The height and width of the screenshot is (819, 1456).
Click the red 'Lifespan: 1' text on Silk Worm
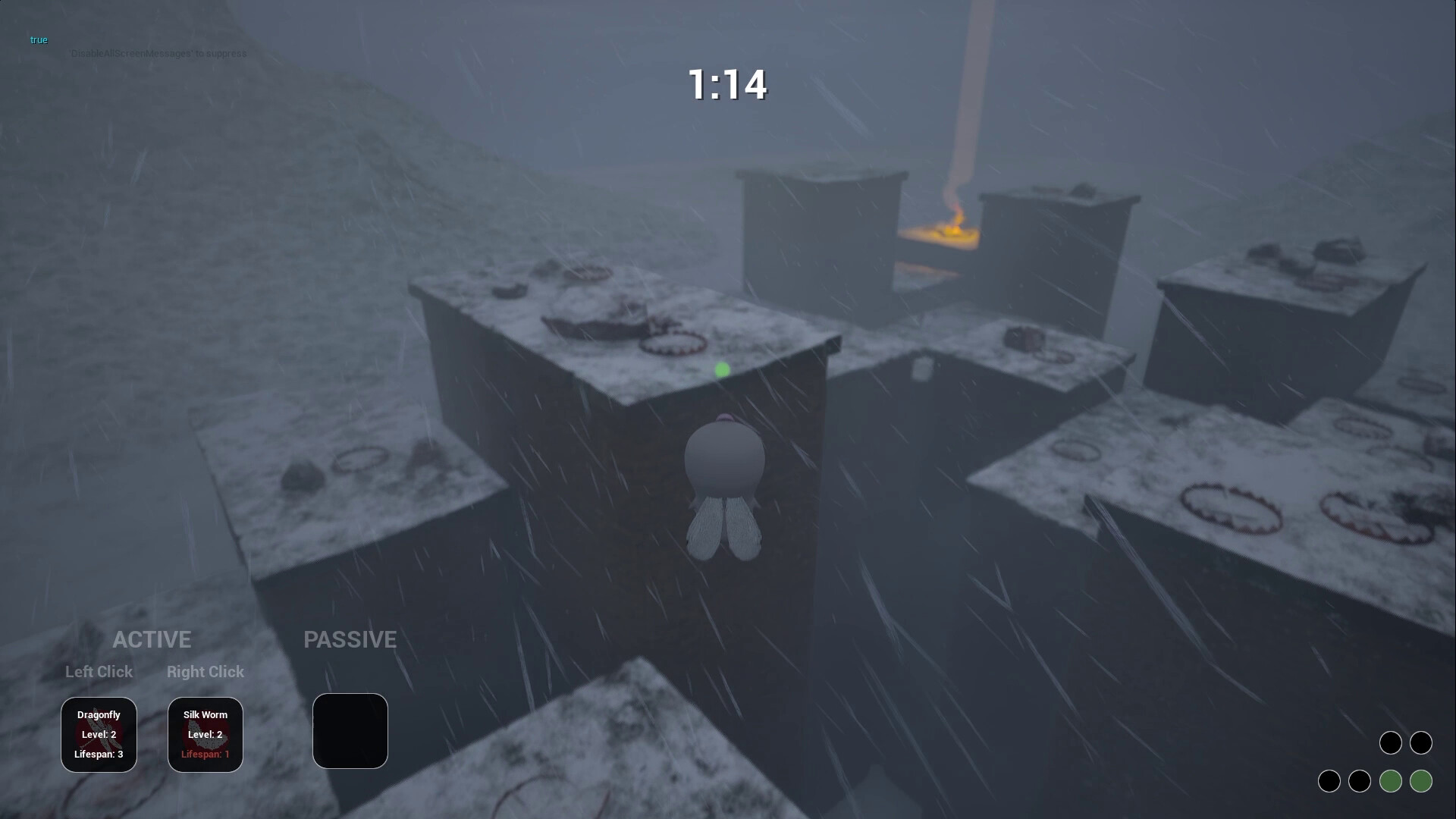205,754
